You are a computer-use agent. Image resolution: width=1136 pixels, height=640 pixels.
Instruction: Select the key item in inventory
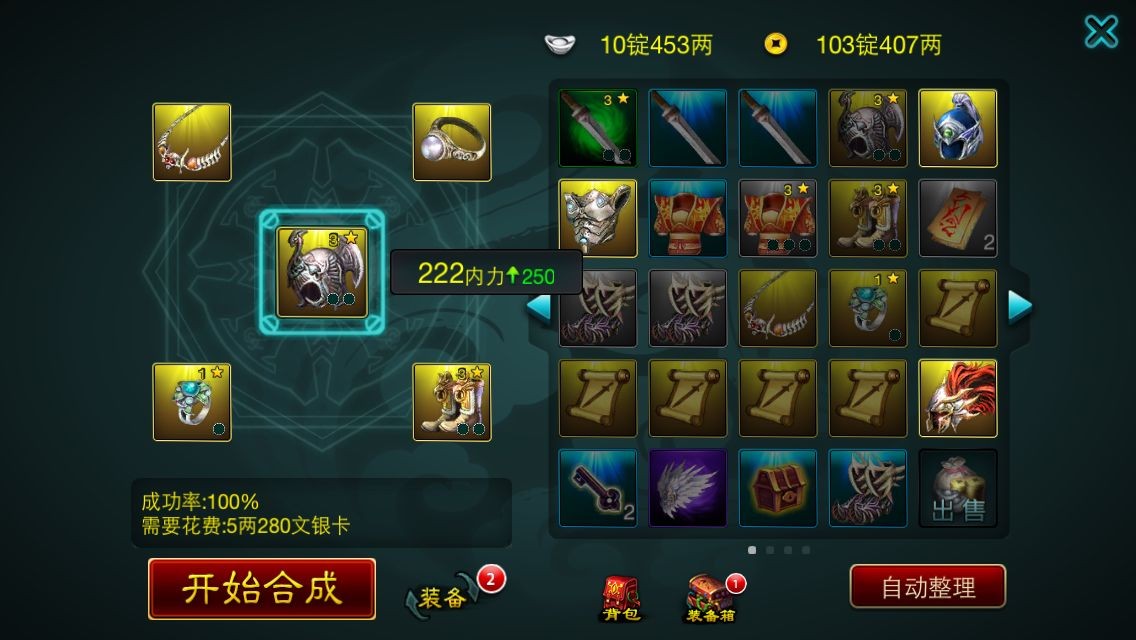coord(598,488)
